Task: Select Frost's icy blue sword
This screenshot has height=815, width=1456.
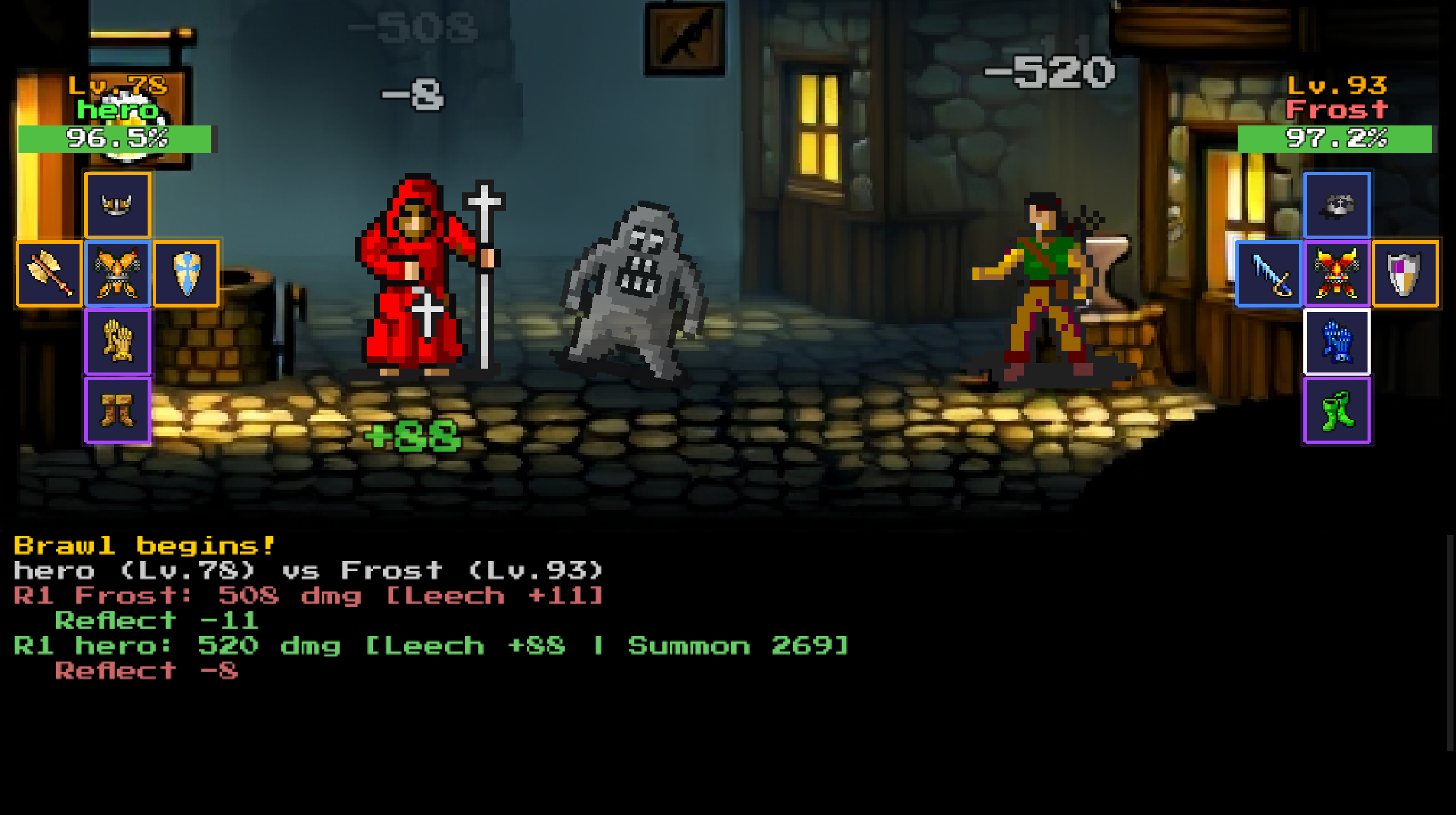Action: coord(1268,274)
